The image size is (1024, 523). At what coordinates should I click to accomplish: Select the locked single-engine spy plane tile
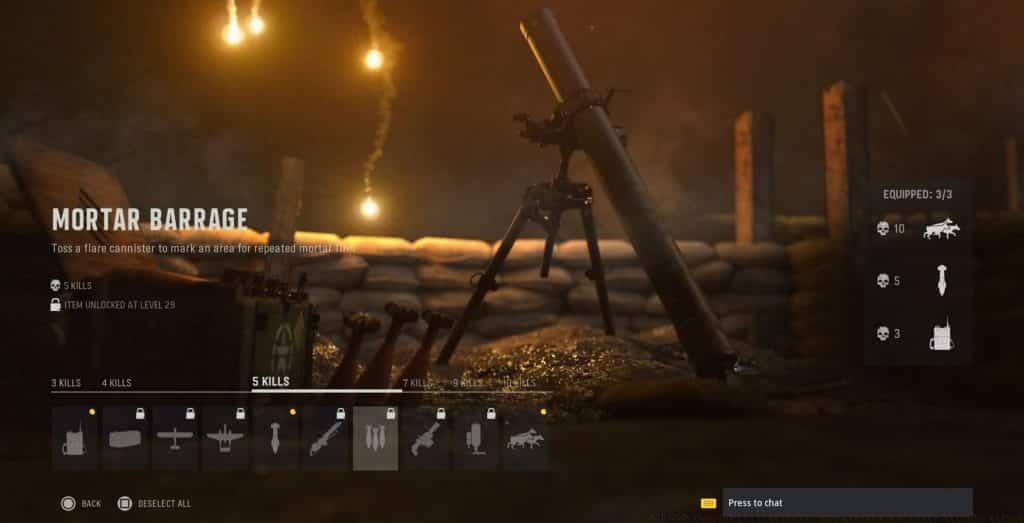click(x=175, y=438)
